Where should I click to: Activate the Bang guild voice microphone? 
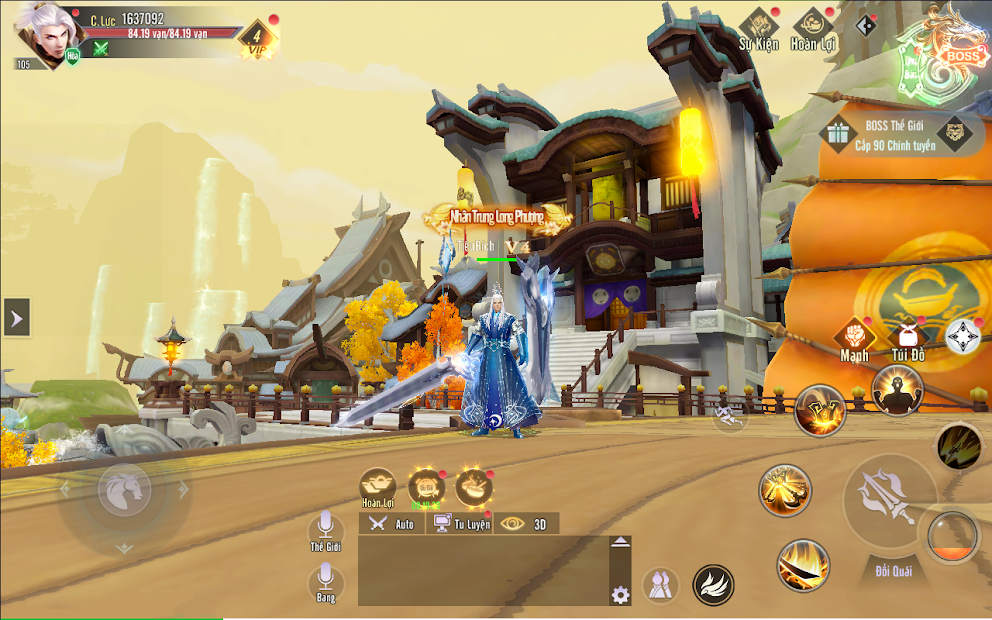click(325, 580)
